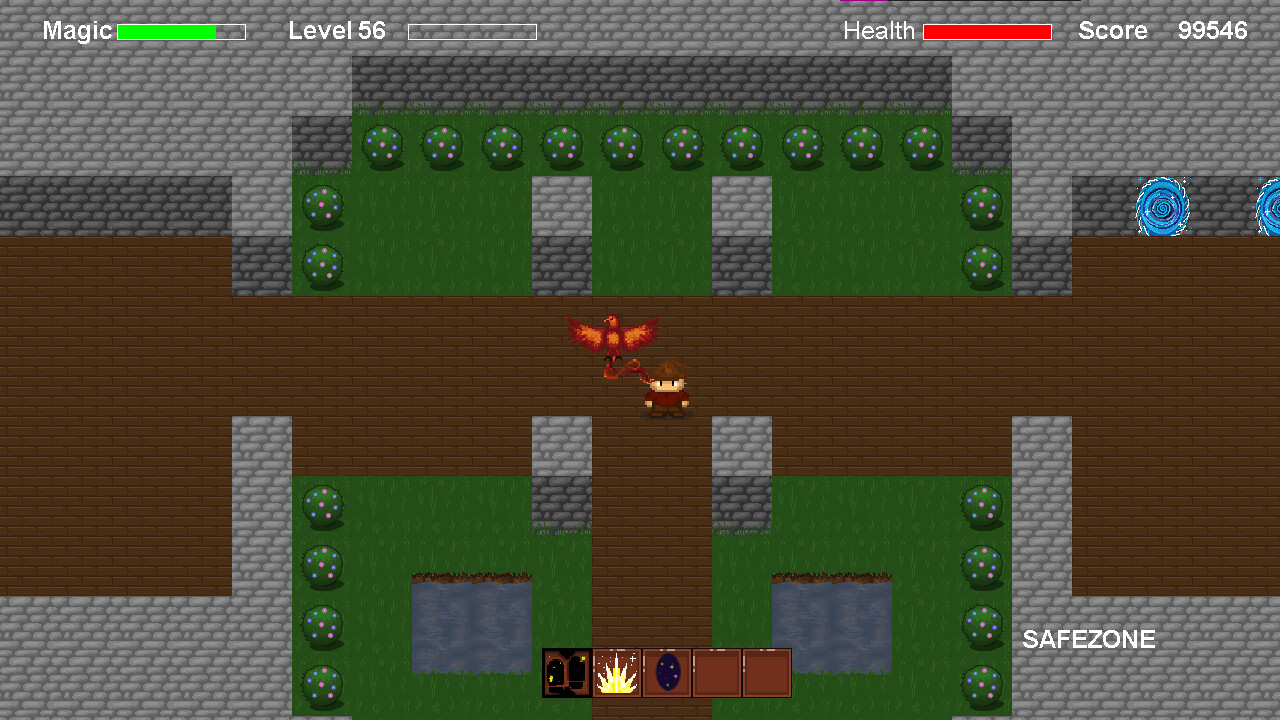The image size is (1280, 720).
Task: Select the explosion spell in the hotbar
Action: click(x=616, y=672)
